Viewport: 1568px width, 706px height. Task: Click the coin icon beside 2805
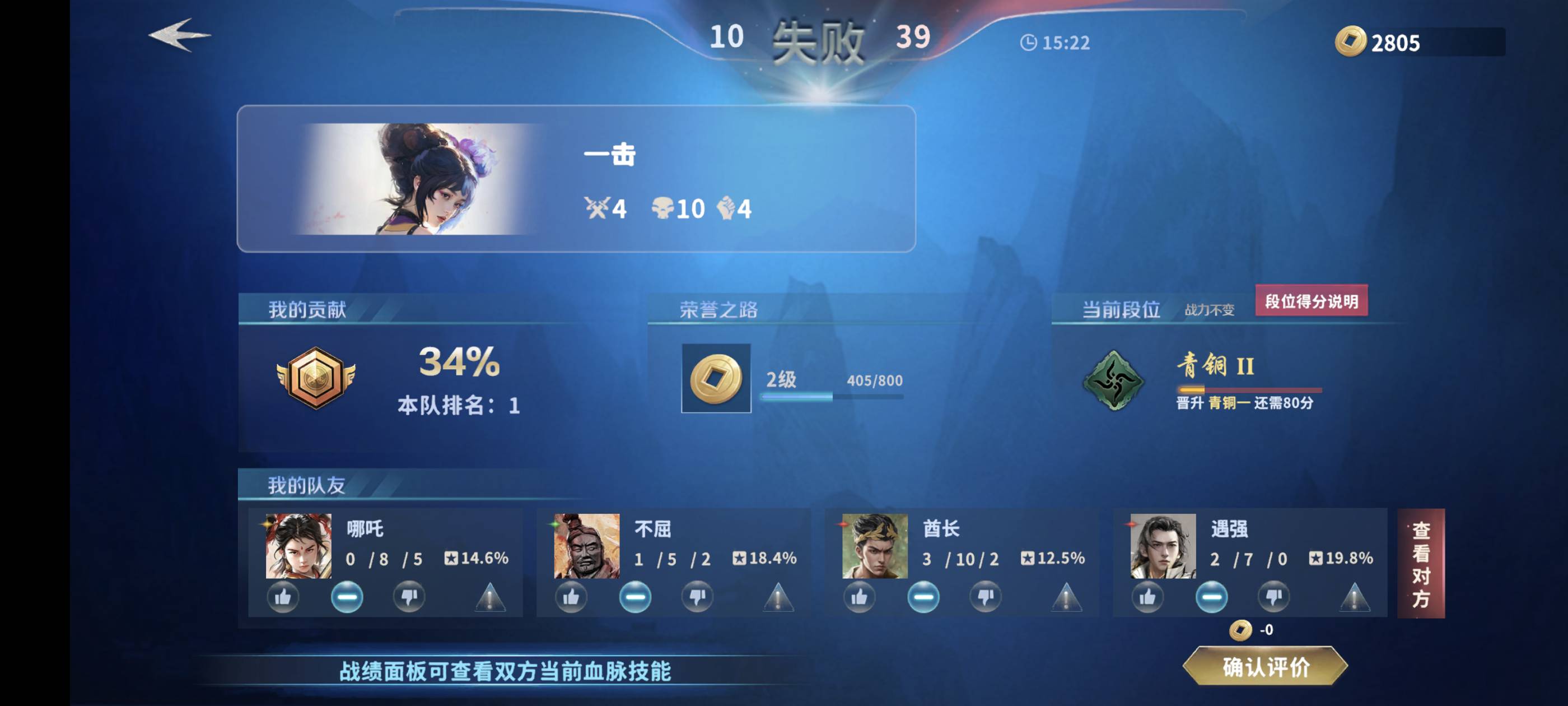[1351, 43]
